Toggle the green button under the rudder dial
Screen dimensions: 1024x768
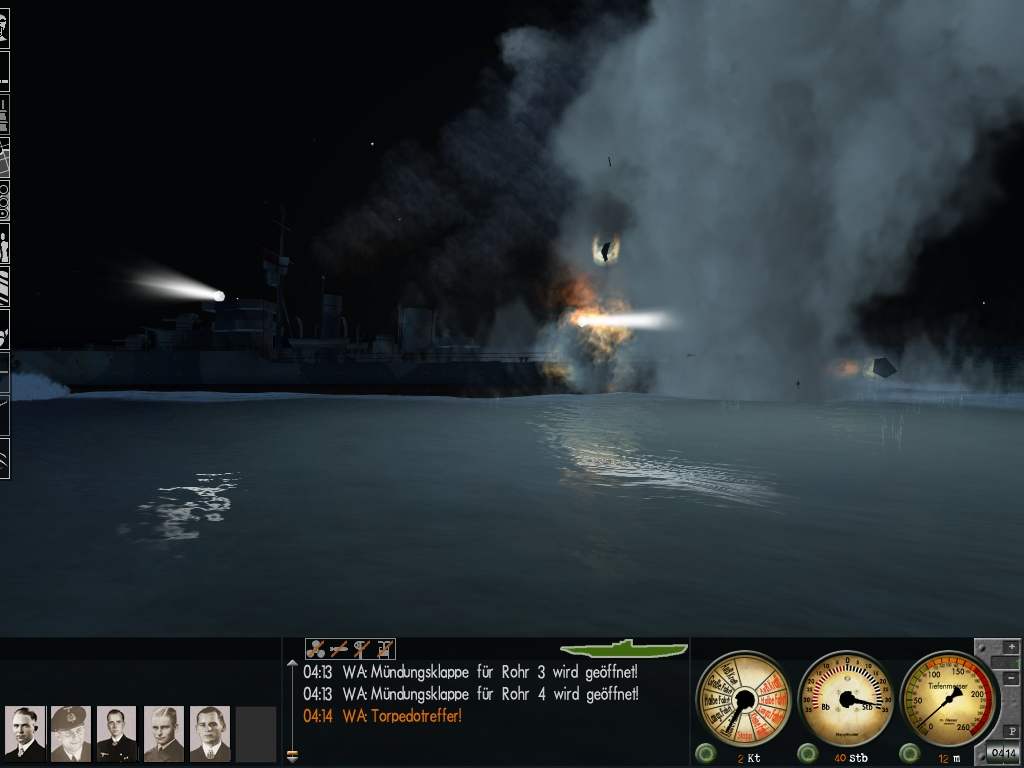pos(806,753)
